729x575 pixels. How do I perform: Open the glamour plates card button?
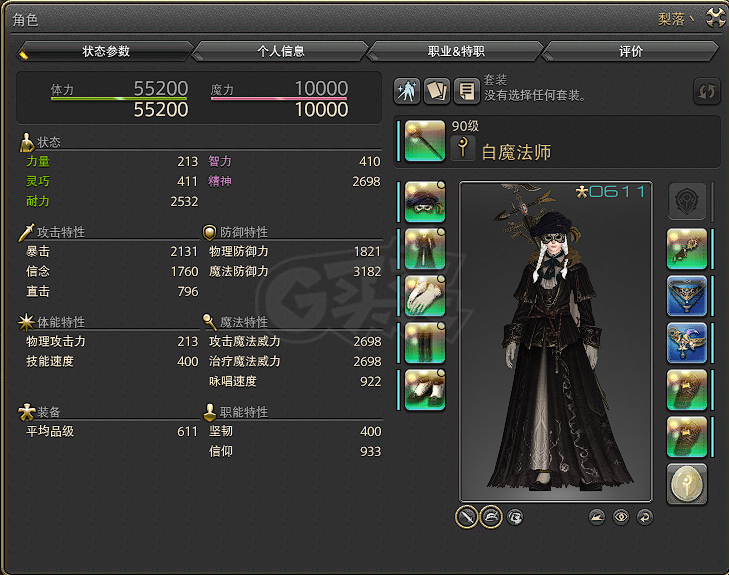click(437, 91)
